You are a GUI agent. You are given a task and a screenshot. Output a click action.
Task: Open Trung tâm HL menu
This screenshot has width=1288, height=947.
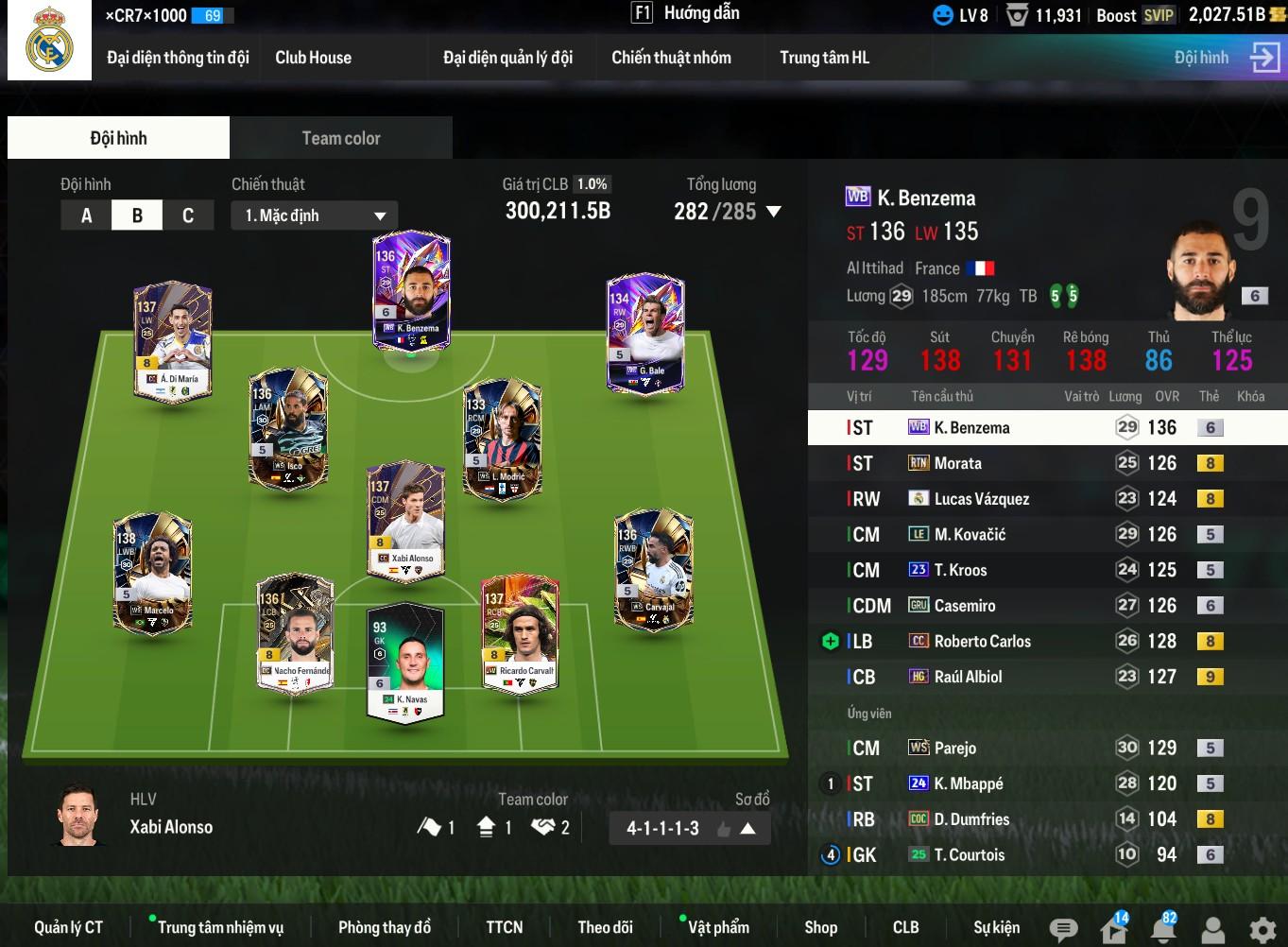click(824, 58)
